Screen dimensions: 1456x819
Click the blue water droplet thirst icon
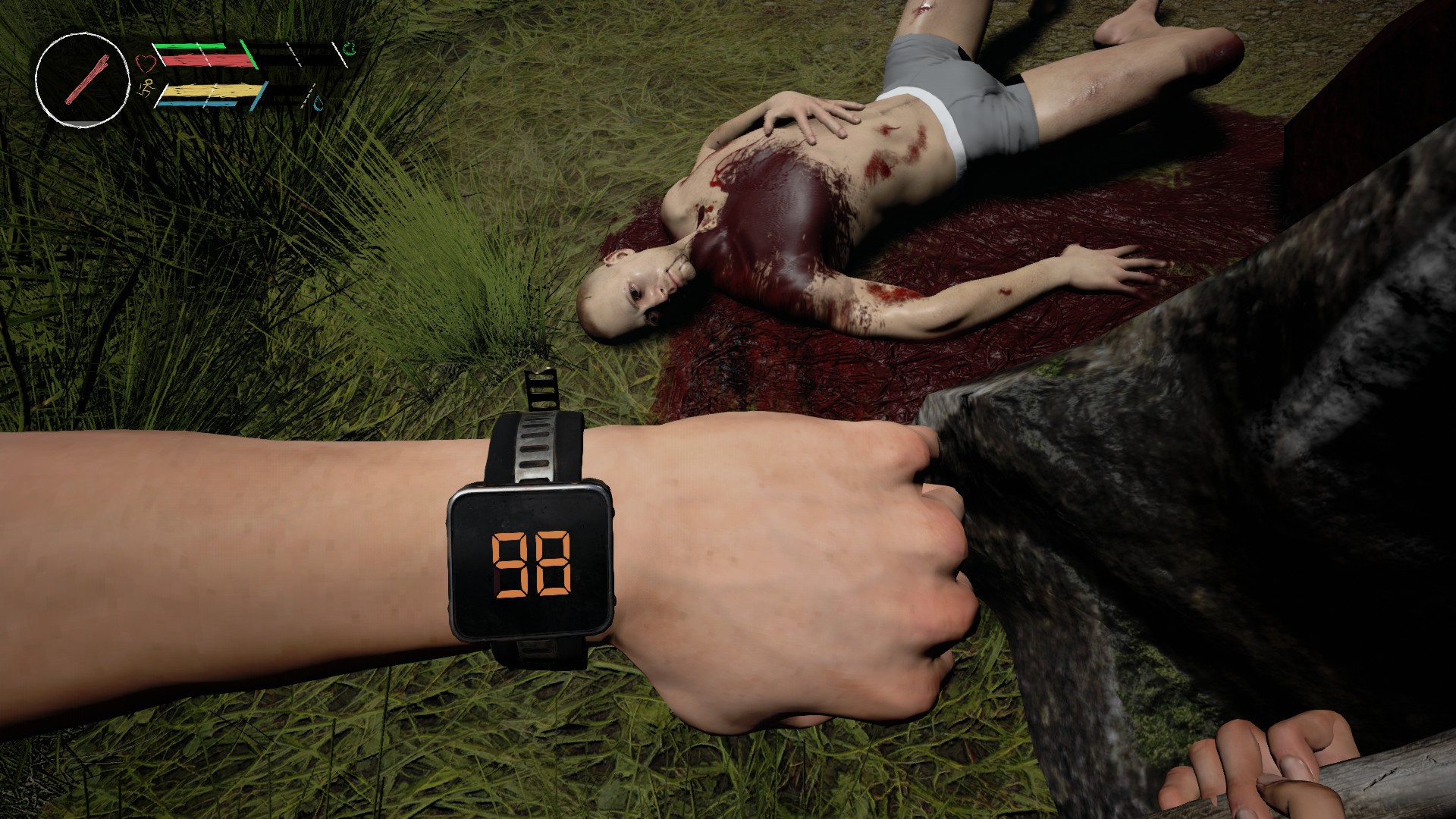tap(317, 104)
